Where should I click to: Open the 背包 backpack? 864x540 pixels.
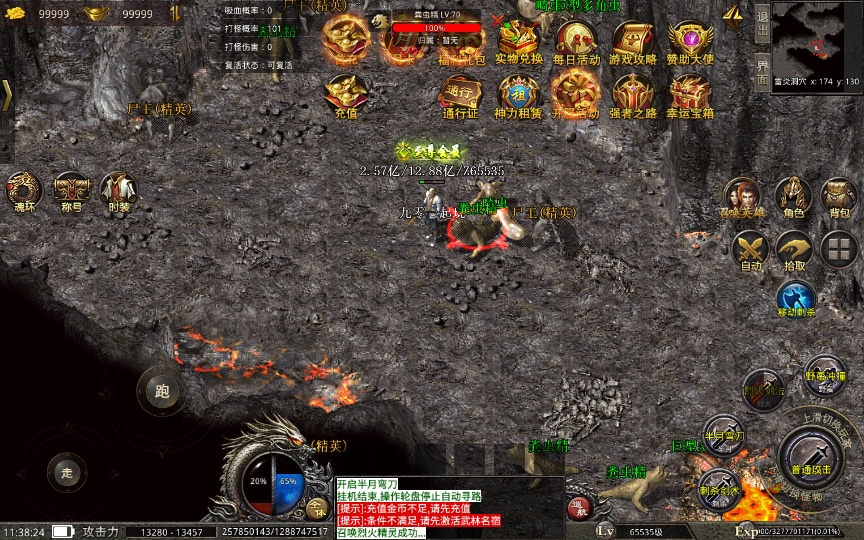[838, 194]
